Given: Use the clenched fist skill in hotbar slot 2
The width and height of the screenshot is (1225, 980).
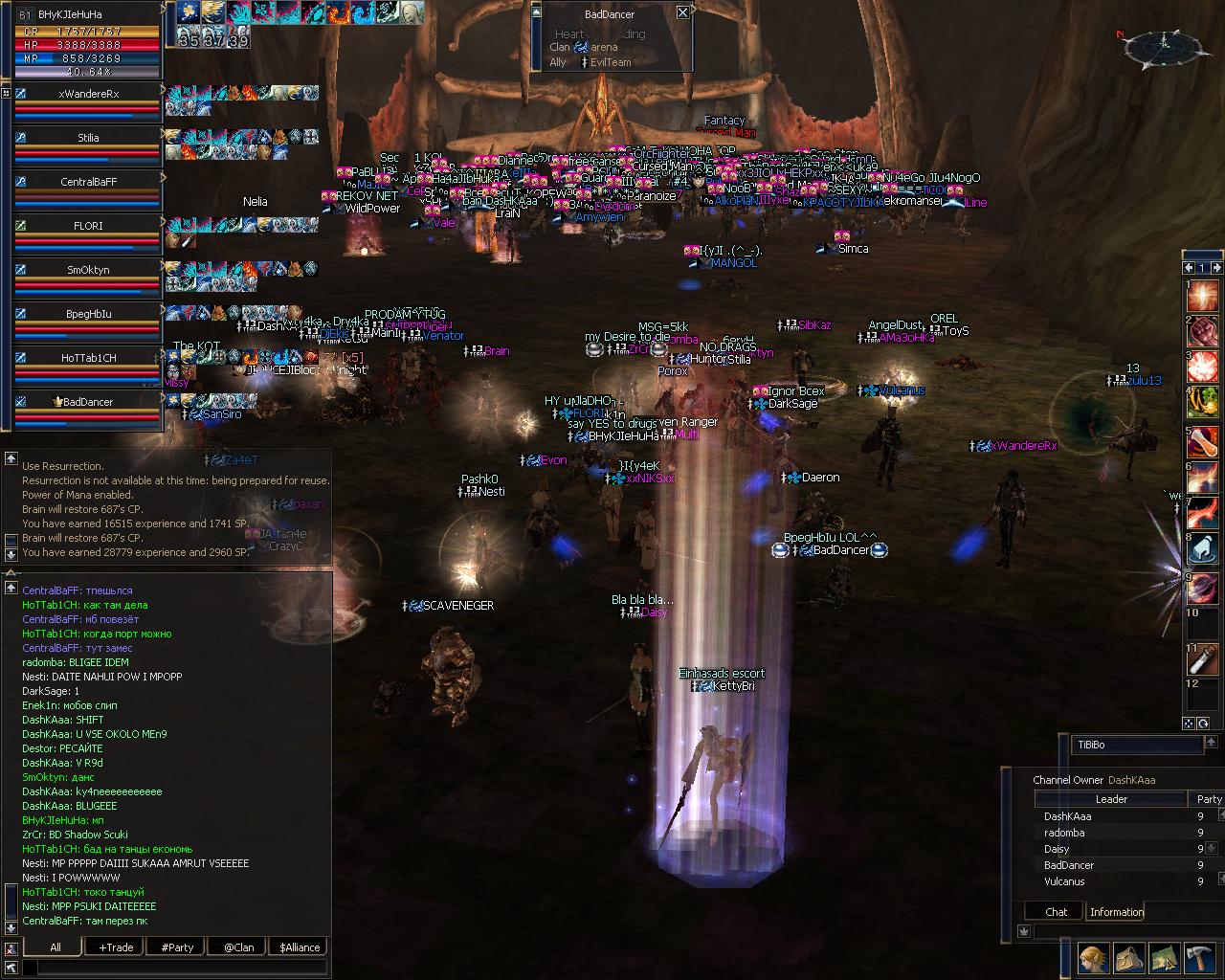Looking at the screenshot, I should pyautogui.click(x=1203, y=331).
